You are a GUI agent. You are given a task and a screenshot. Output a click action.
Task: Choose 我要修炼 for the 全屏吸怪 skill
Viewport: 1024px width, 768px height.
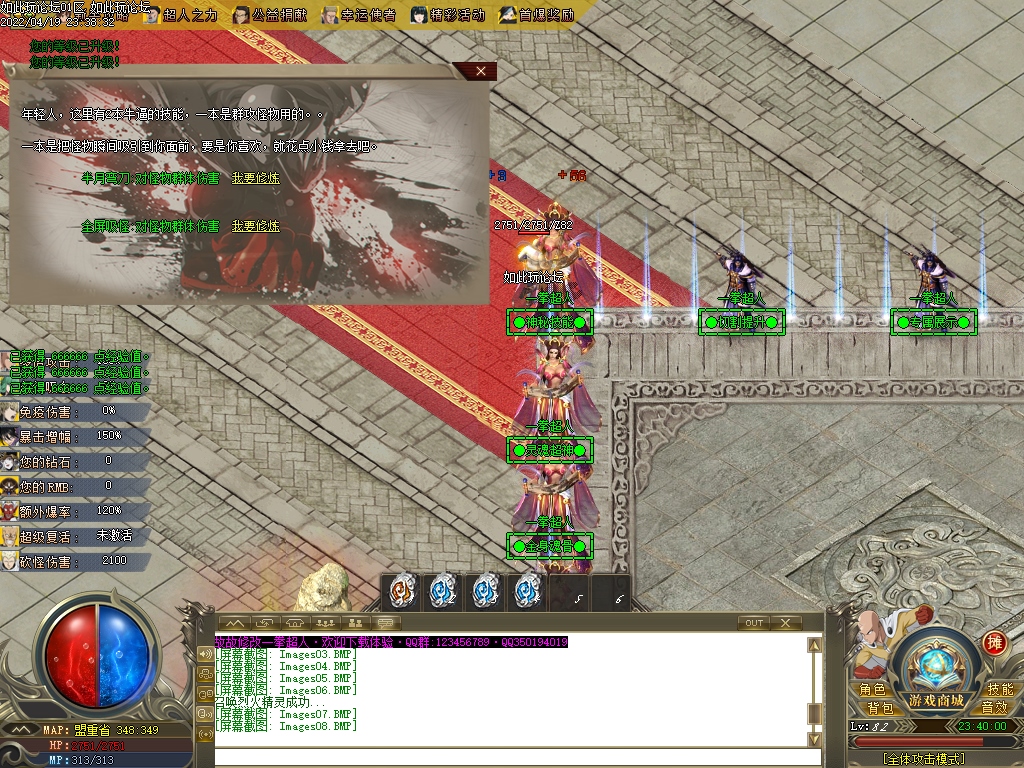(x=255, y=227)
